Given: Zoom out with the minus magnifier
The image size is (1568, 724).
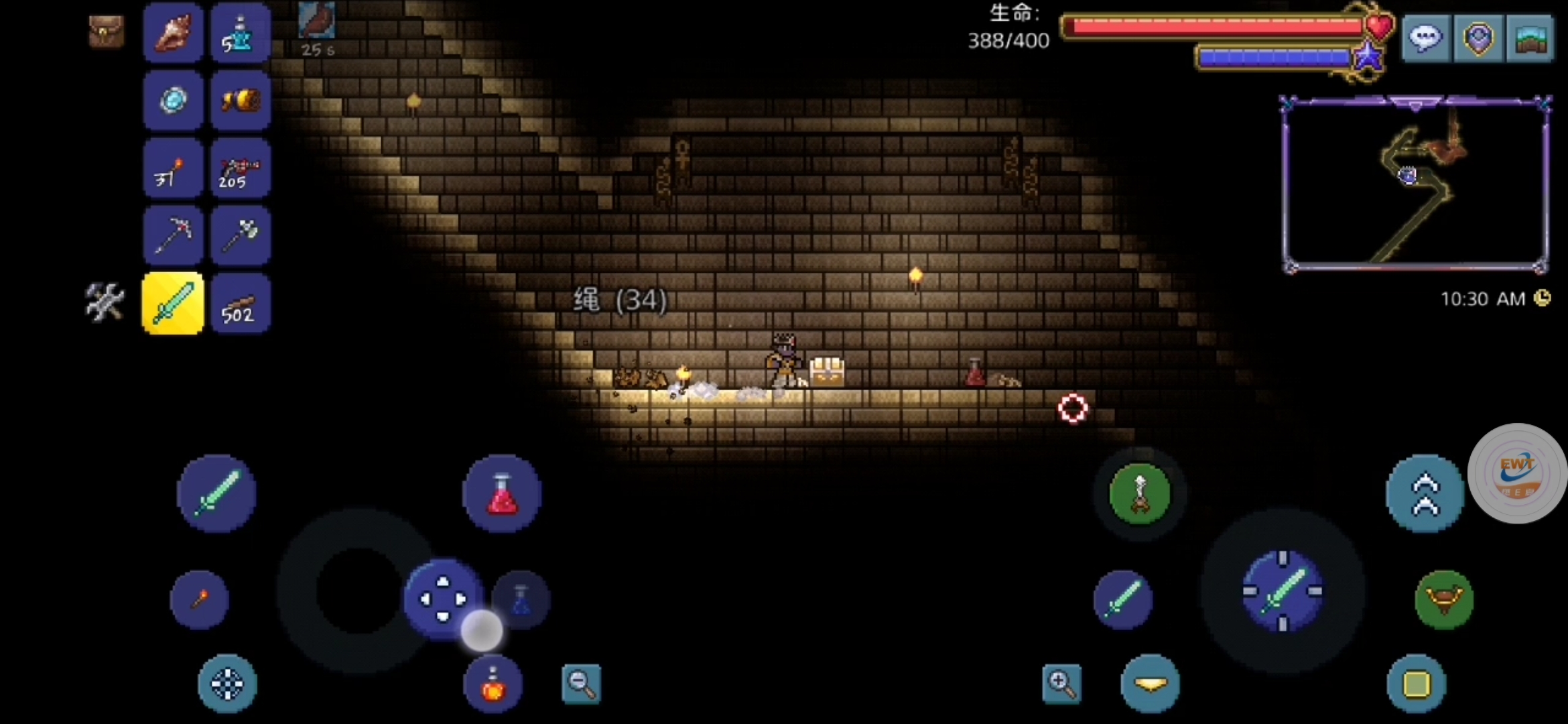Looking at the screenshot, I should (581, 684).
